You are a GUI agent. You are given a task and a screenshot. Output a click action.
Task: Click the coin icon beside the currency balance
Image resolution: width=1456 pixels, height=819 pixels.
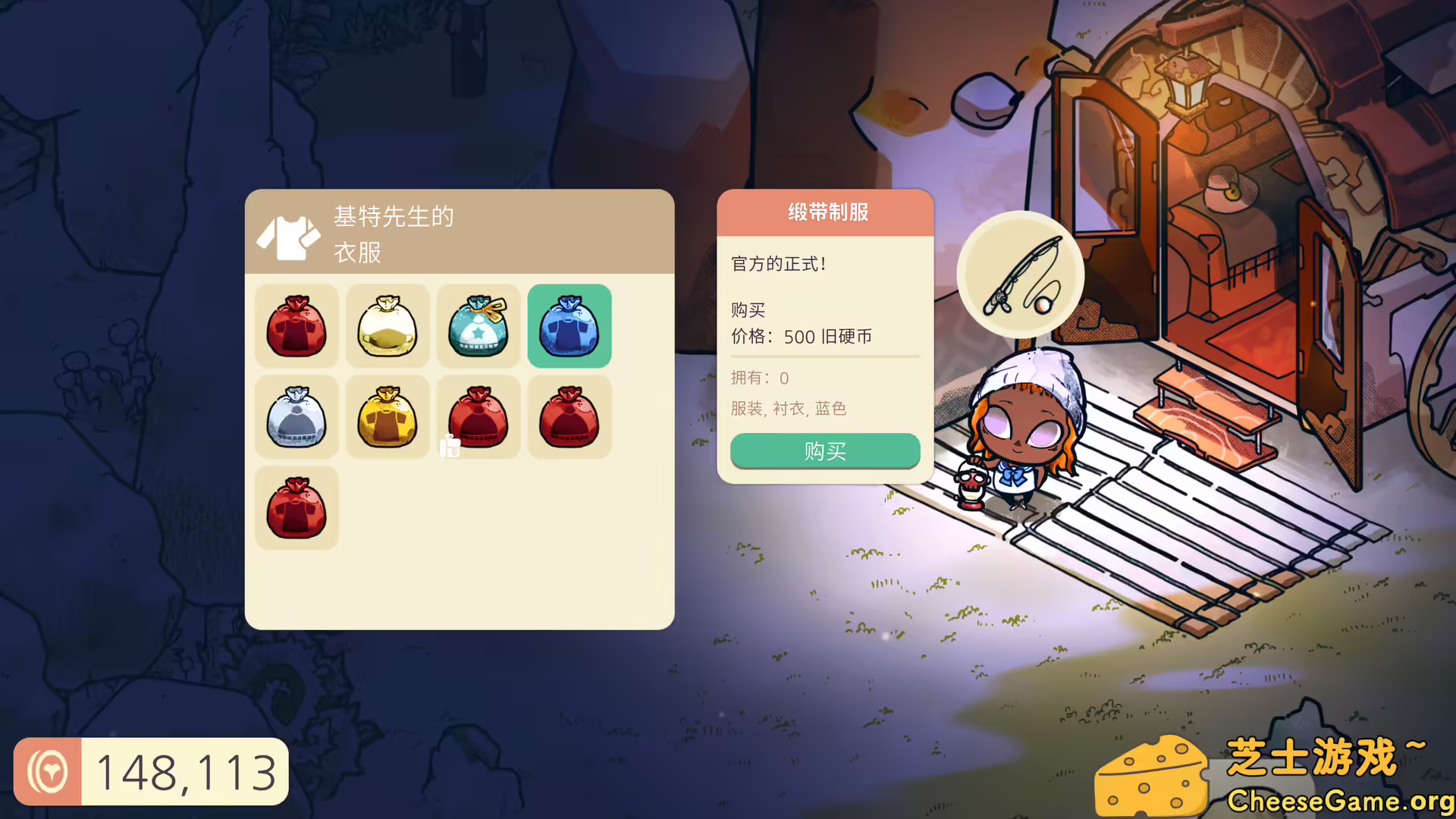click(x=48, y=771)
